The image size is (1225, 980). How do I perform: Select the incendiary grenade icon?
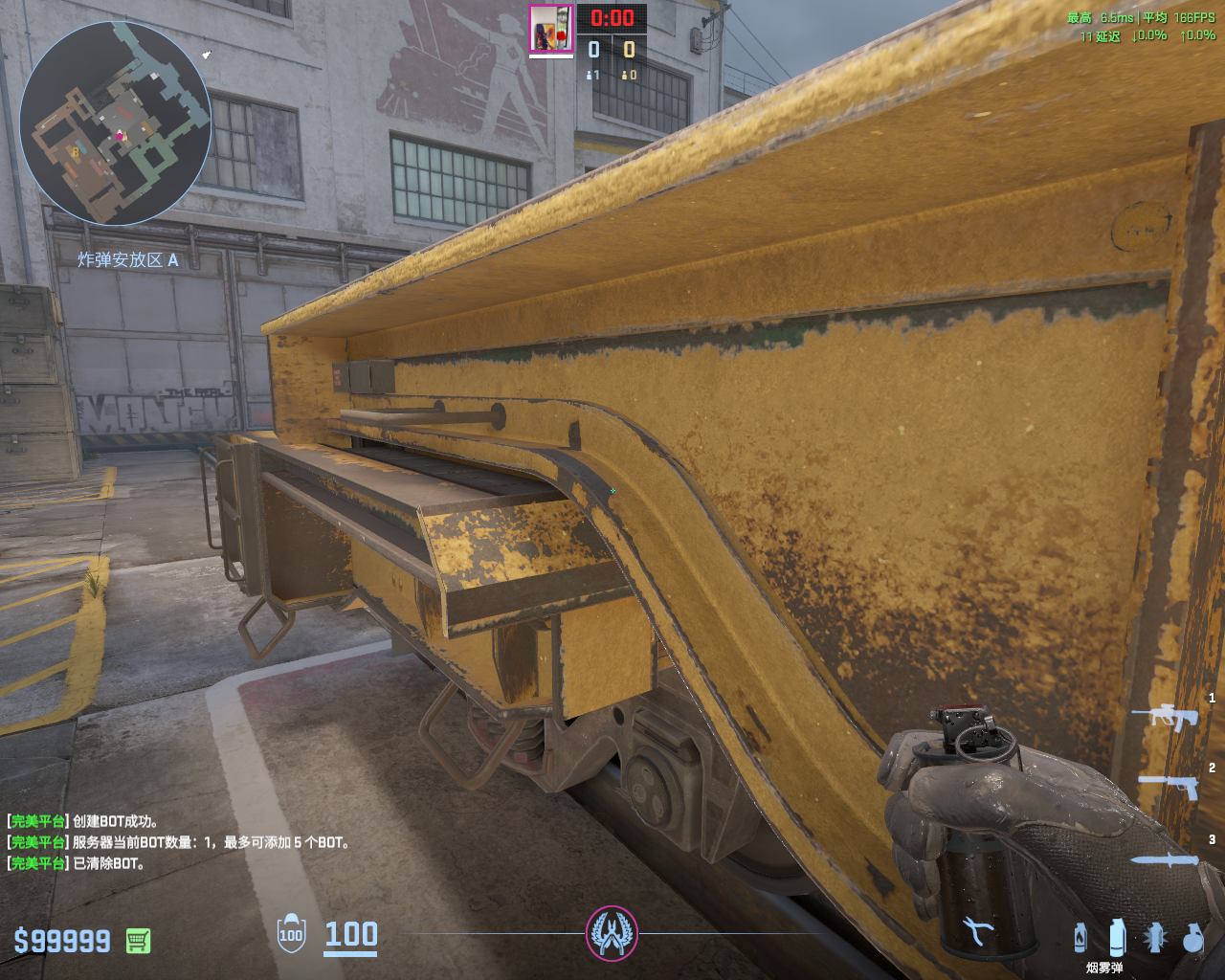[x=1080, y=938]
